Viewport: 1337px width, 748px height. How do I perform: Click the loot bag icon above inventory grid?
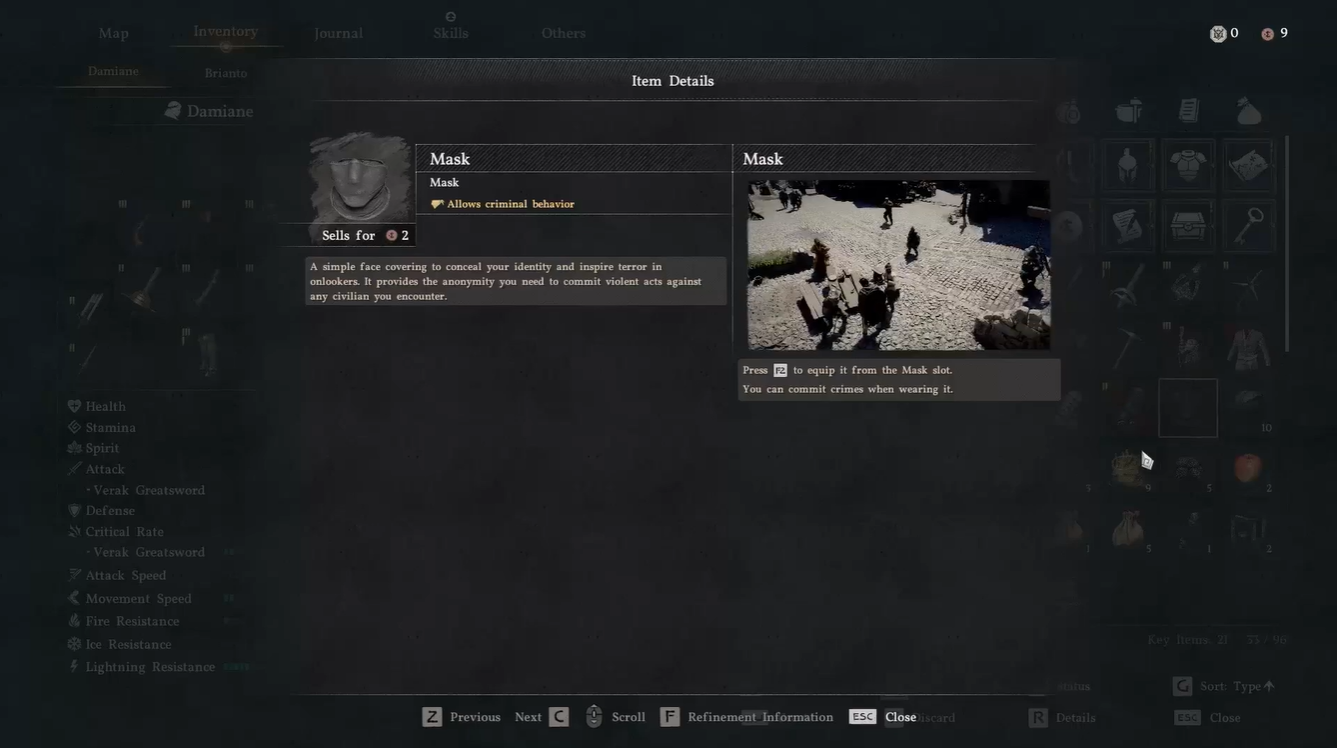click(1248, 111)
